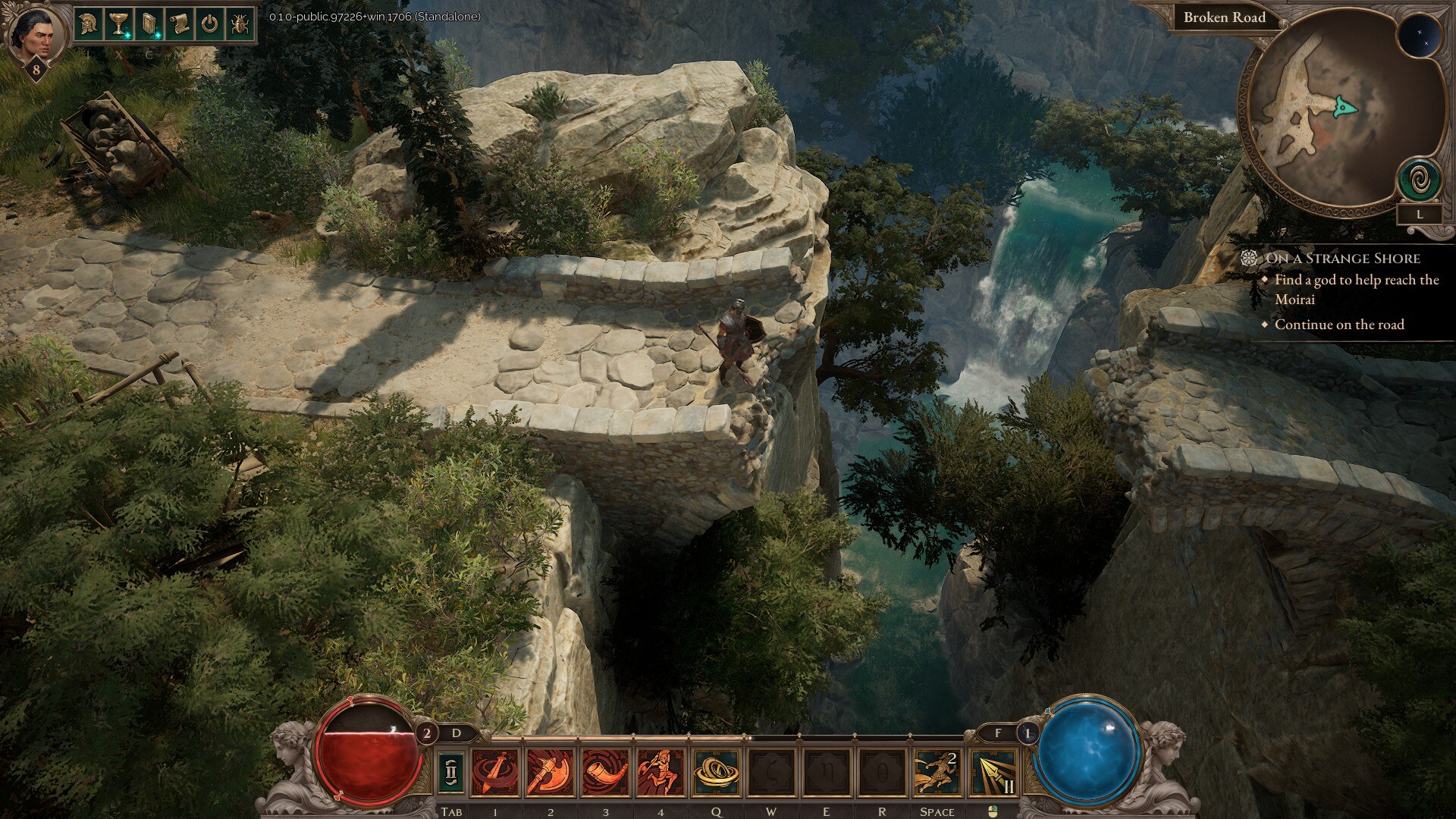
Task: Open the scroll quest log
Action: [180, 24]
